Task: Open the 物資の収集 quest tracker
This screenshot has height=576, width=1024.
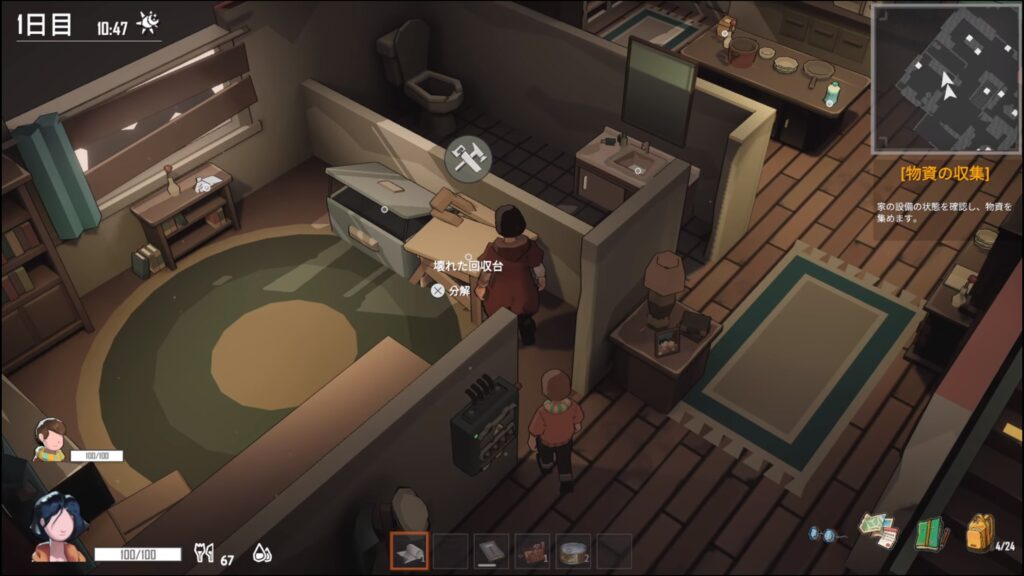Action: click(945, 173)
